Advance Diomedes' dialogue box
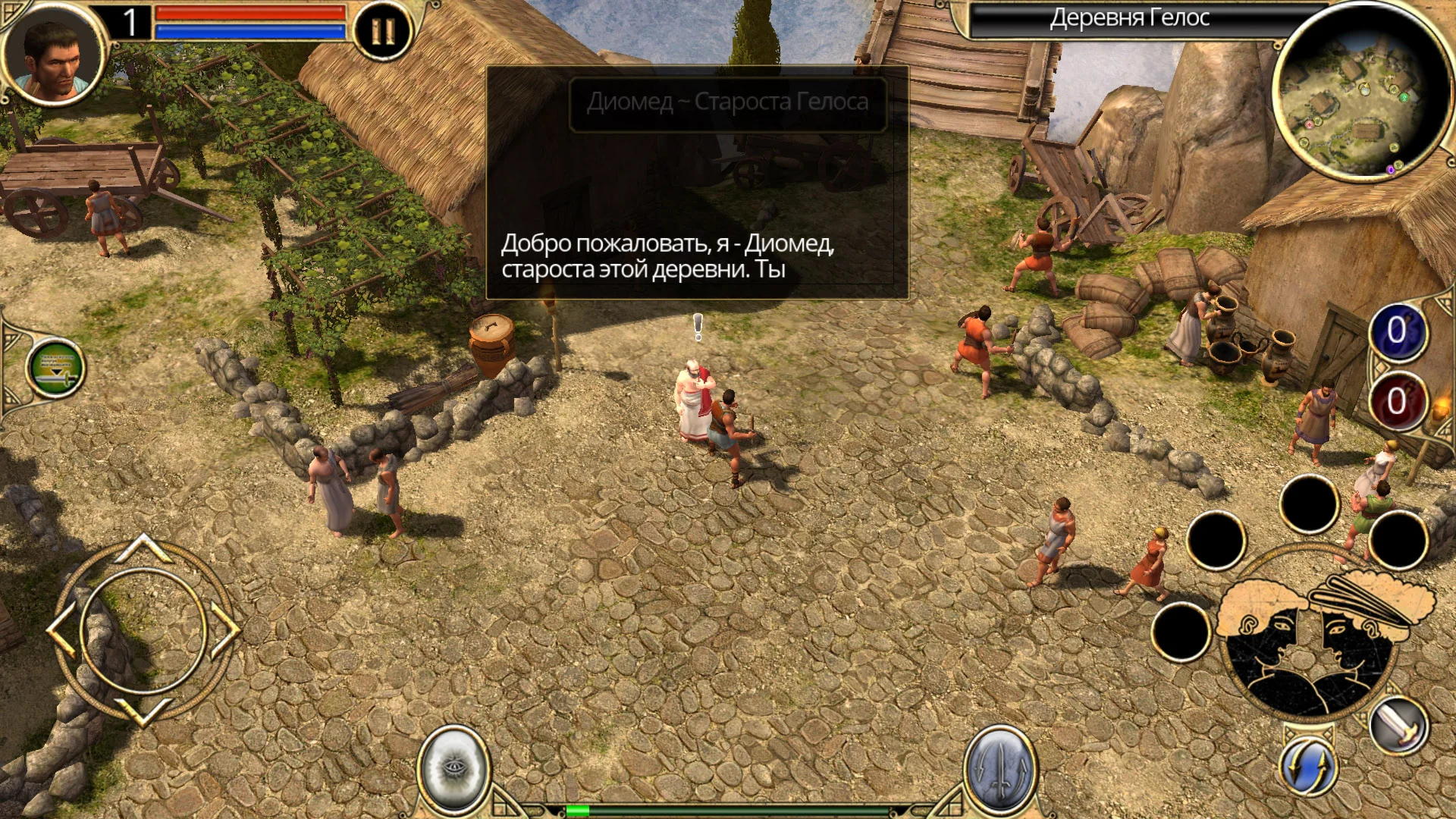 click(x=697, y=182)
